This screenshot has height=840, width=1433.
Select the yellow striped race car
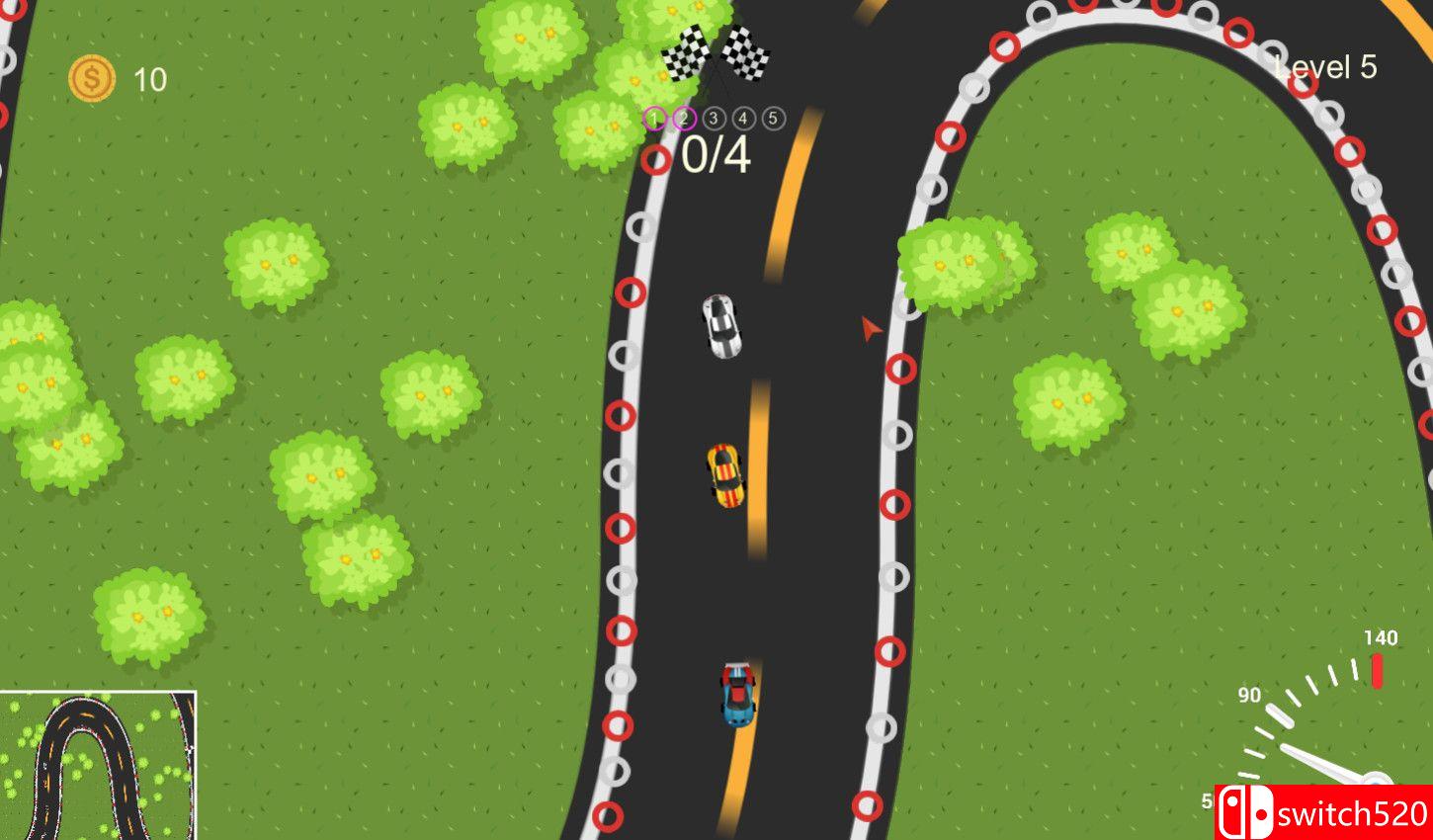pyautogui.click(x=723, y=477)
